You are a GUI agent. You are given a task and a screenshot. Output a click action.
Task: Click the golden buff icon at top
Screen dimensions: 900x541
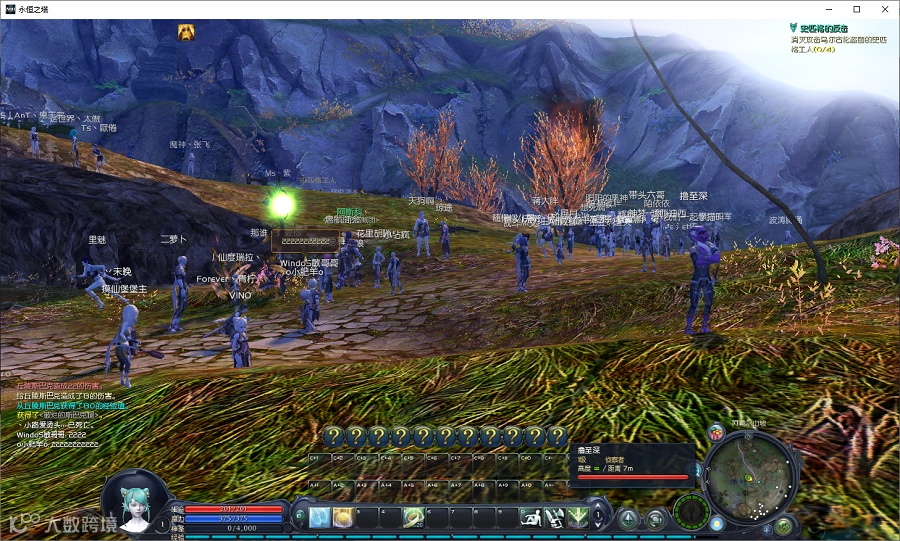186,32
